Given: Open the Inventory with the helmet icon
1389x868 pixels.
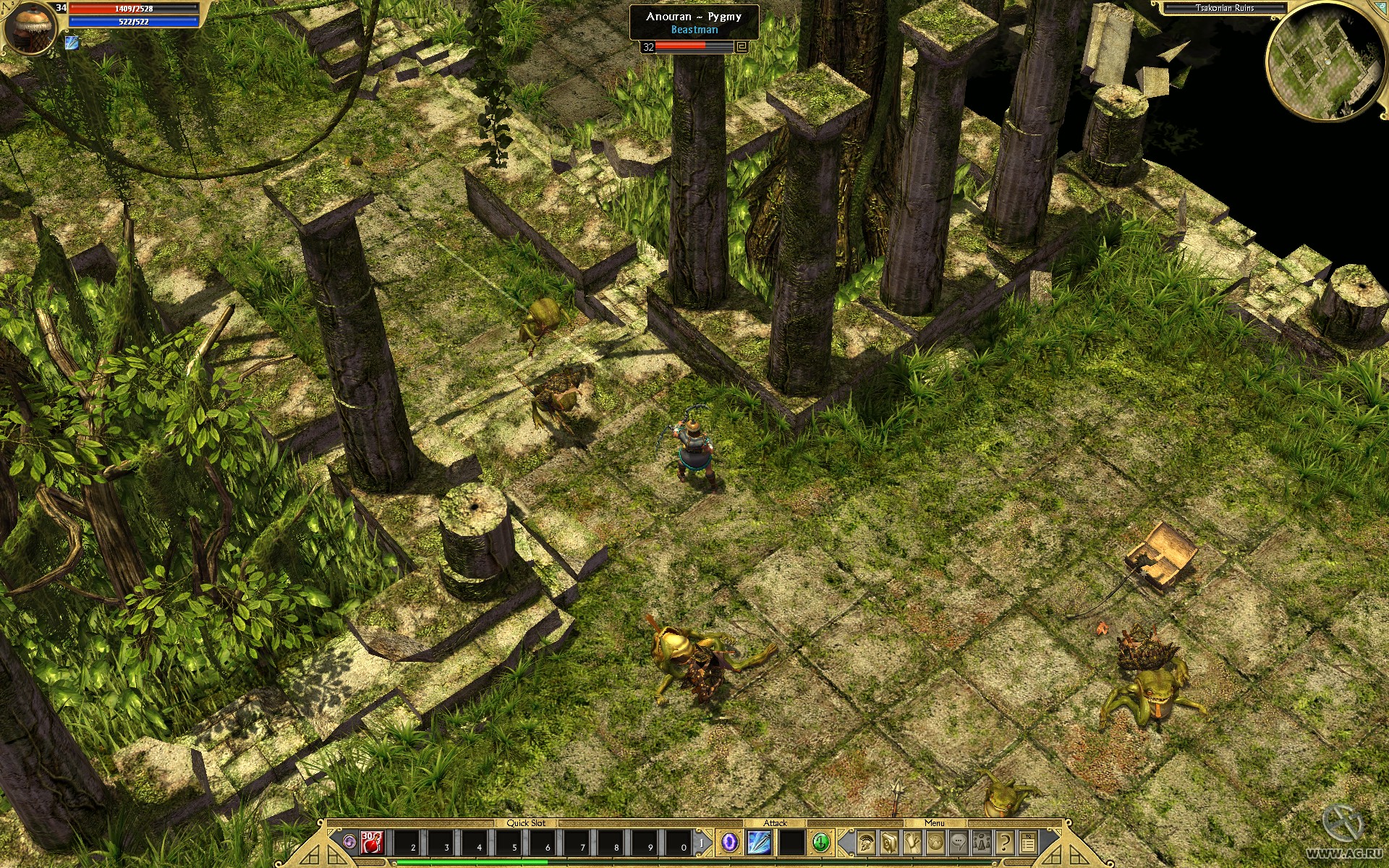Looking at the screenshot, I should click(865, 844).
